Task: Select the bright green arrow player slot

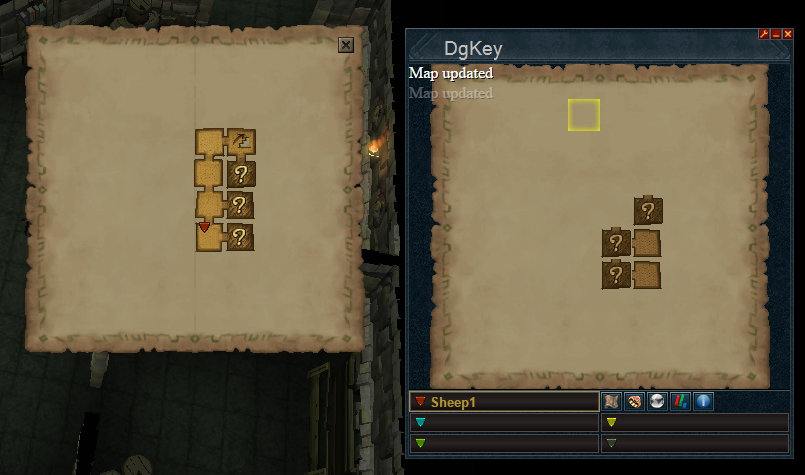Action: (504, 442)
